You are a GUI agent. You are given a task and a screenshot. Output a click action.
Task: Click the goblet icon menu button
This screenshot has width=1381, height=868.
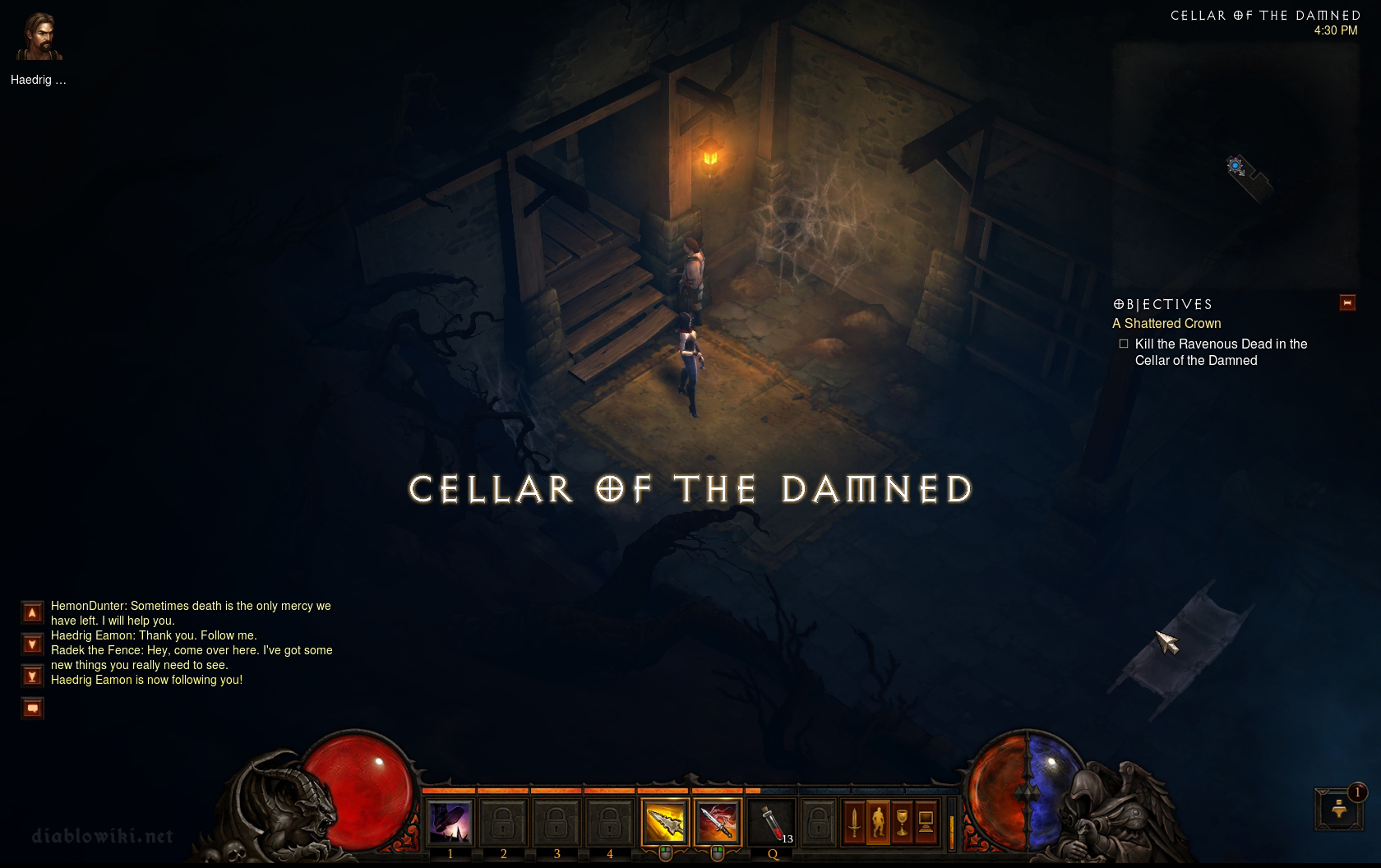(902, 822)
